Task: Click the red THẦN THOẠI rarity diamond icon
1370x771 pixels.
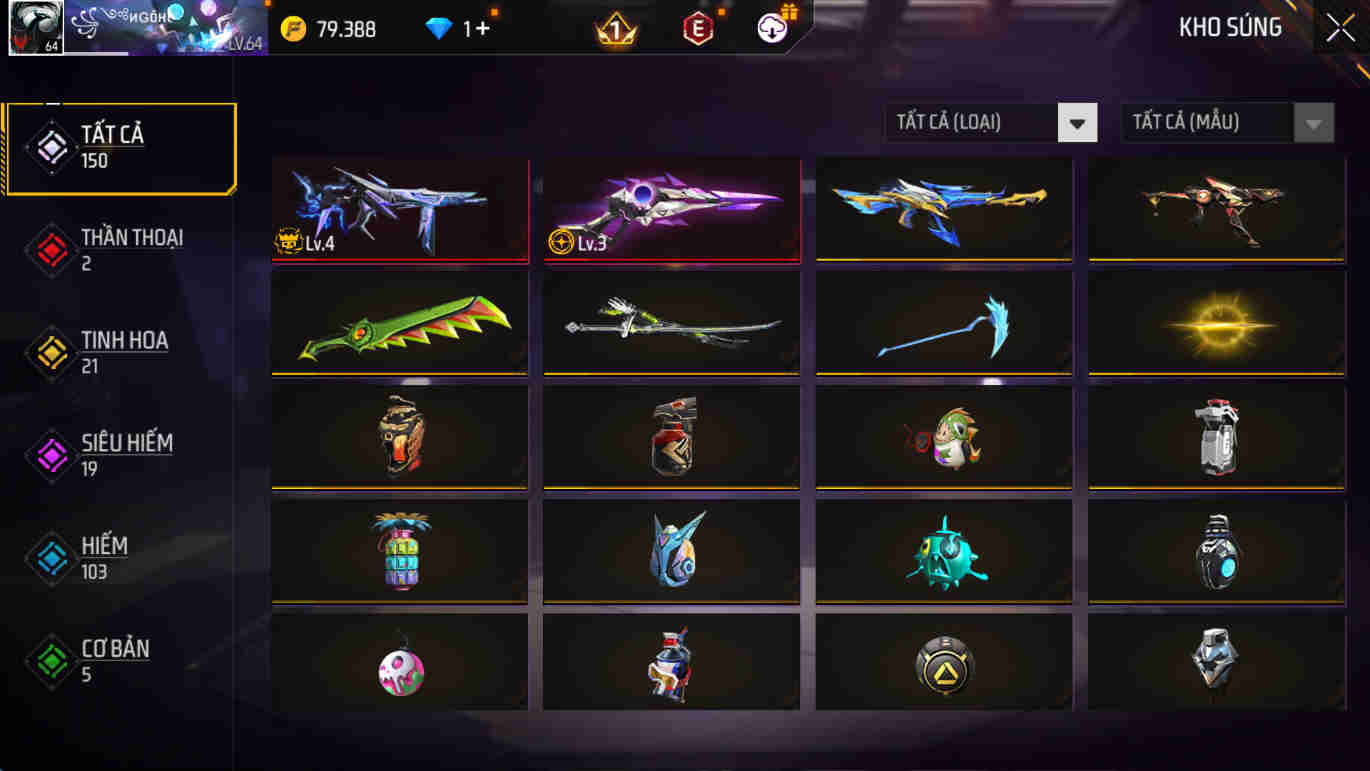Action: pos(51,249)
